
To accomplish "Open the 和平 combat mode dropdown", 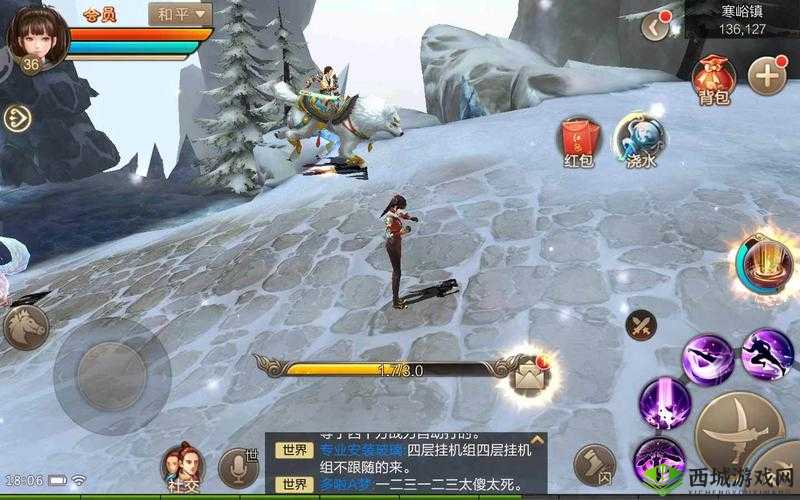I will [x=180, y=14].
